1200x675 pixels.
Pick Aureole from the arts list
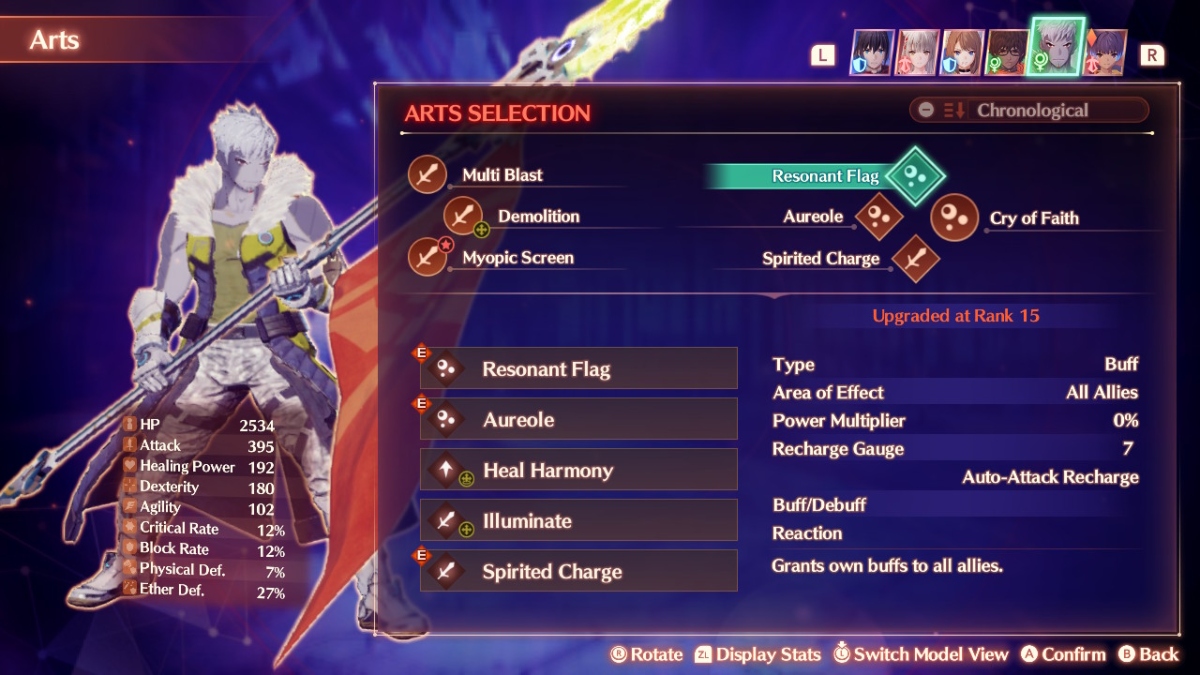tap(579, 420)
